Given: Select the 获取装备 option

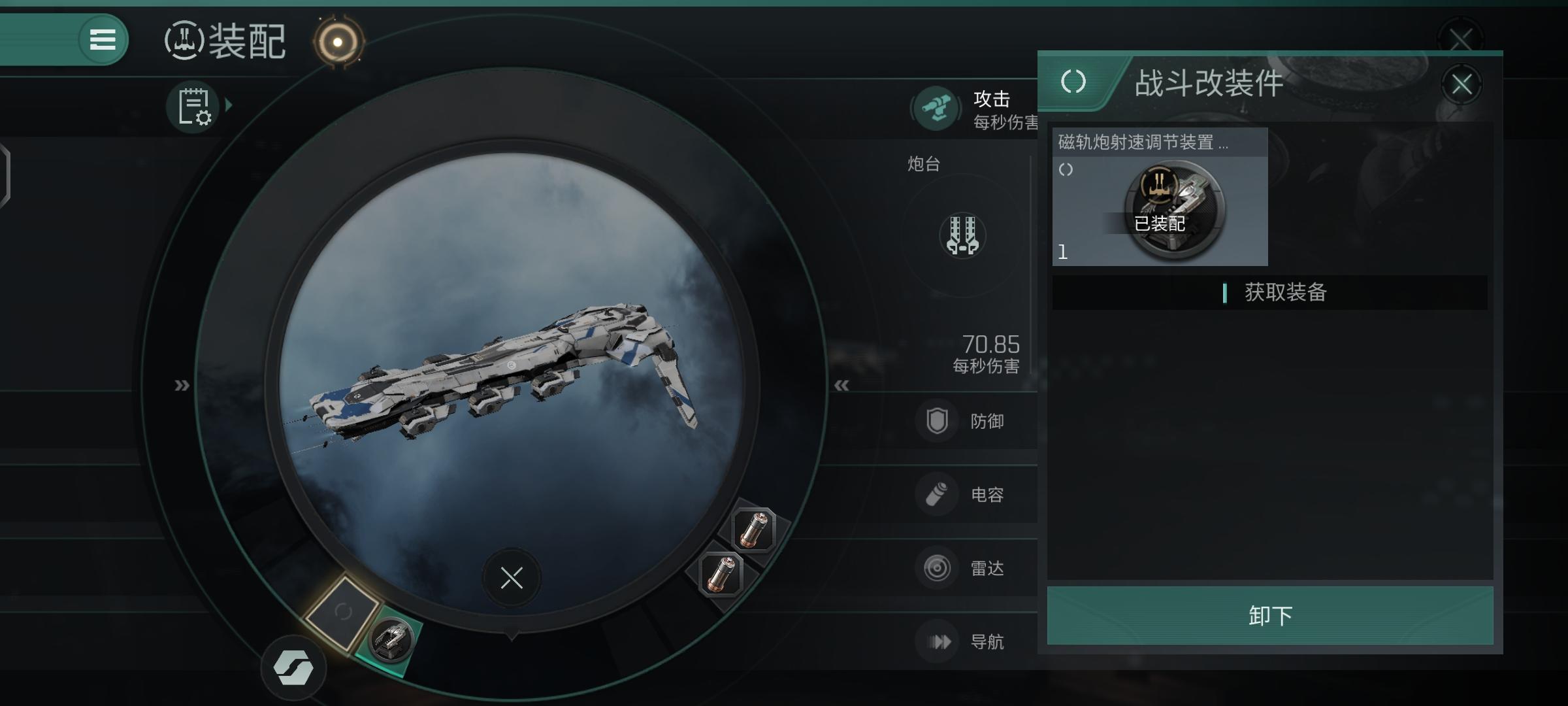Looking at the screenshot, I should 1269,292.
